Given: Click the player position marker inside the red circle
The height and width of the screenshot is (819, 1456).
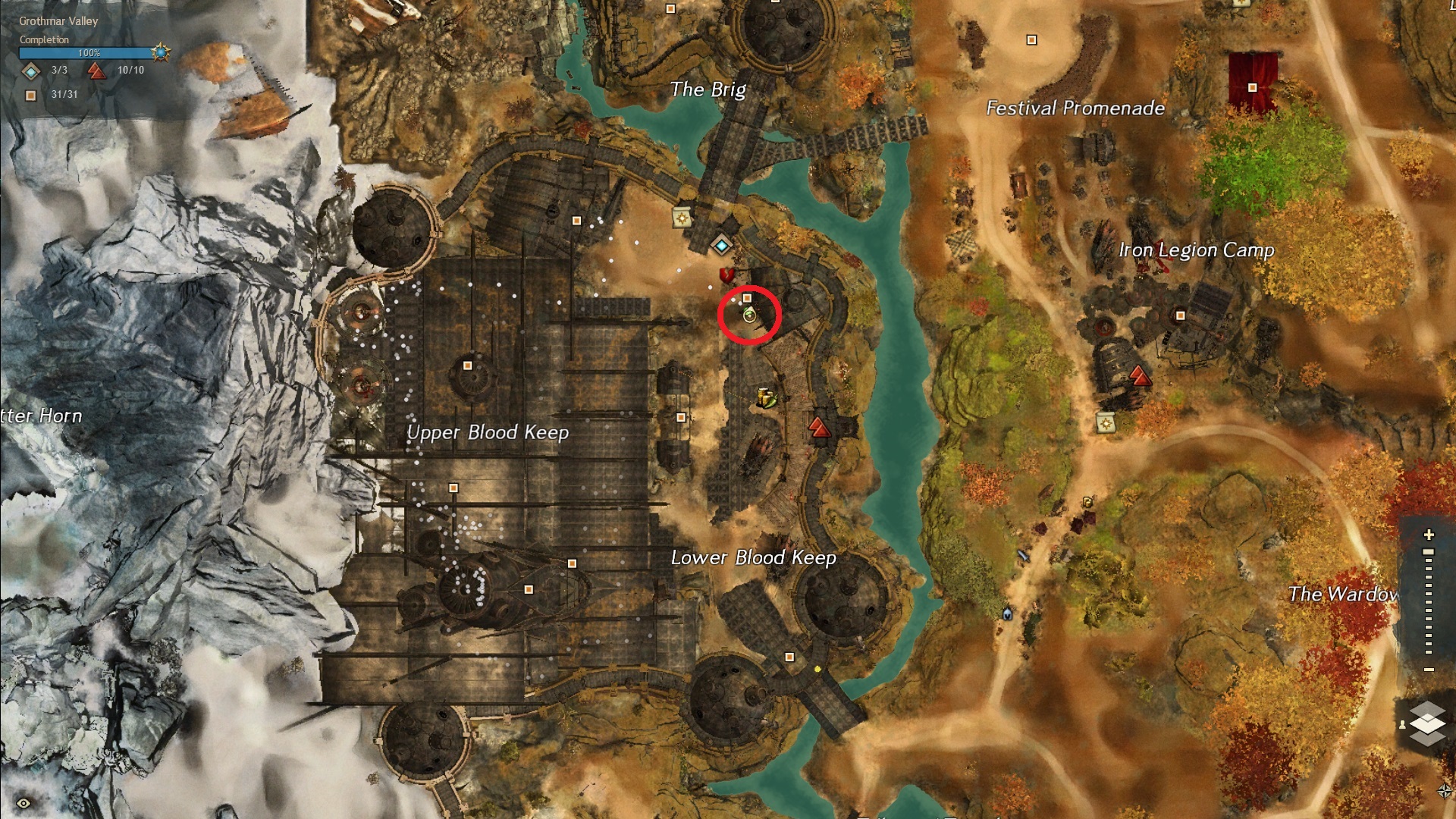Looking at the screenshot, I should [x=749, y=315].
